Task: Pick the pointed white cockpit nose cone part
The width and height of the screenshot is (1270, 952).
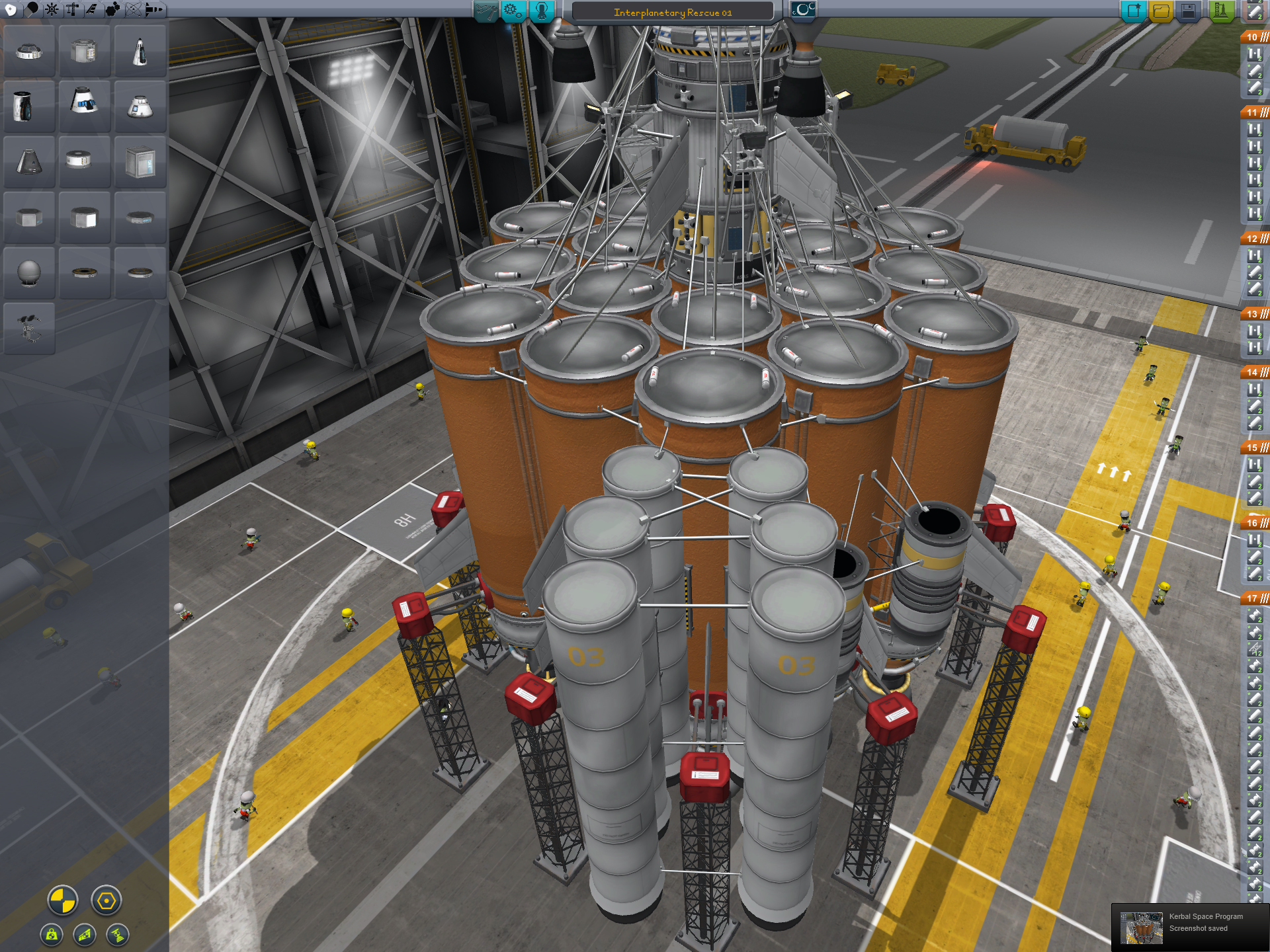Action: [x=140, y=52]
